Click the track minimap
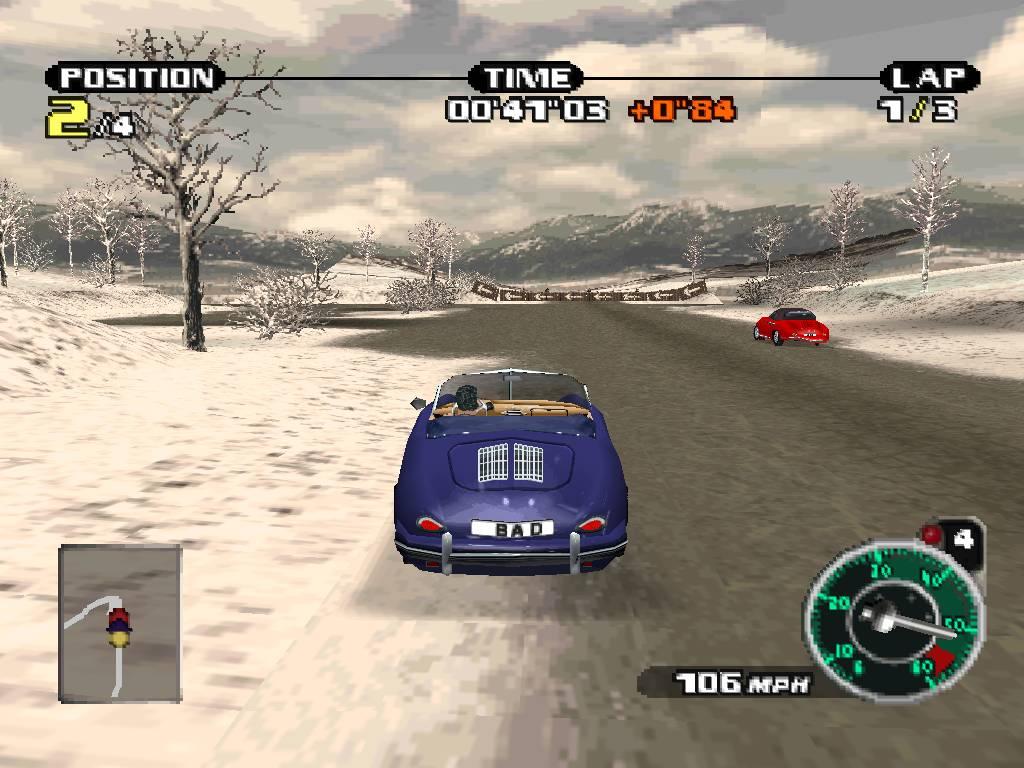Image resolution: width=1024 pixels, height=768 pixels. pyautogui.click(x=120, y=623)
